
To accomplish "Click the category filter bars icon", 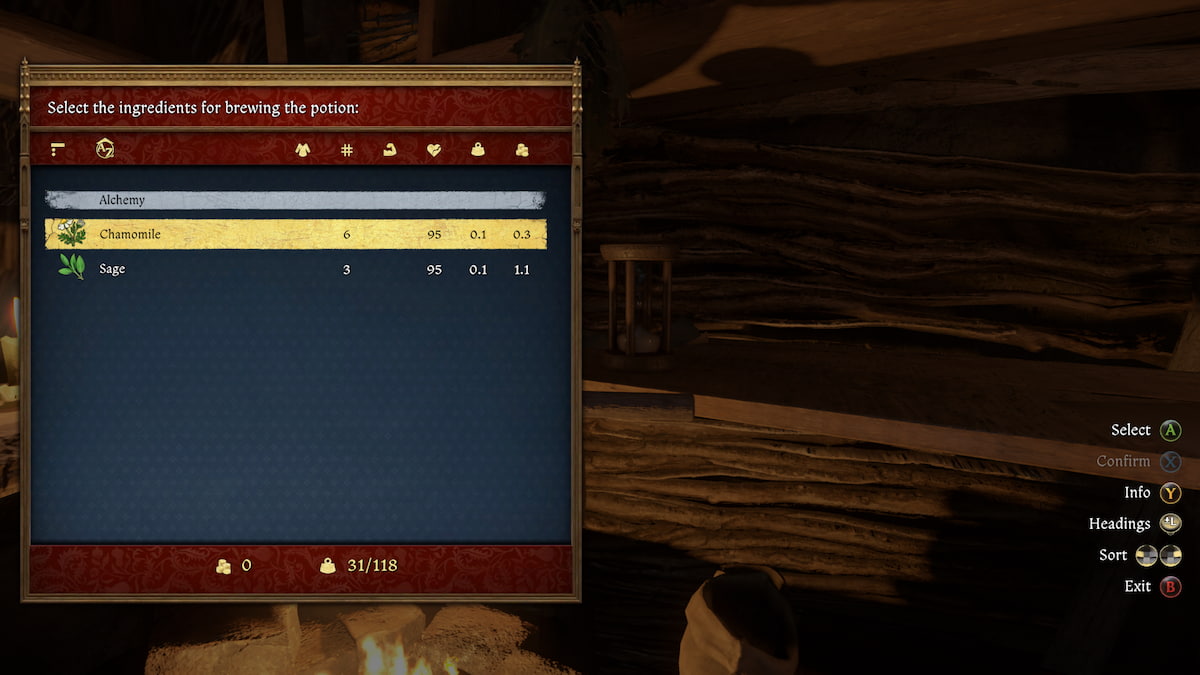I will coord(58,149).
